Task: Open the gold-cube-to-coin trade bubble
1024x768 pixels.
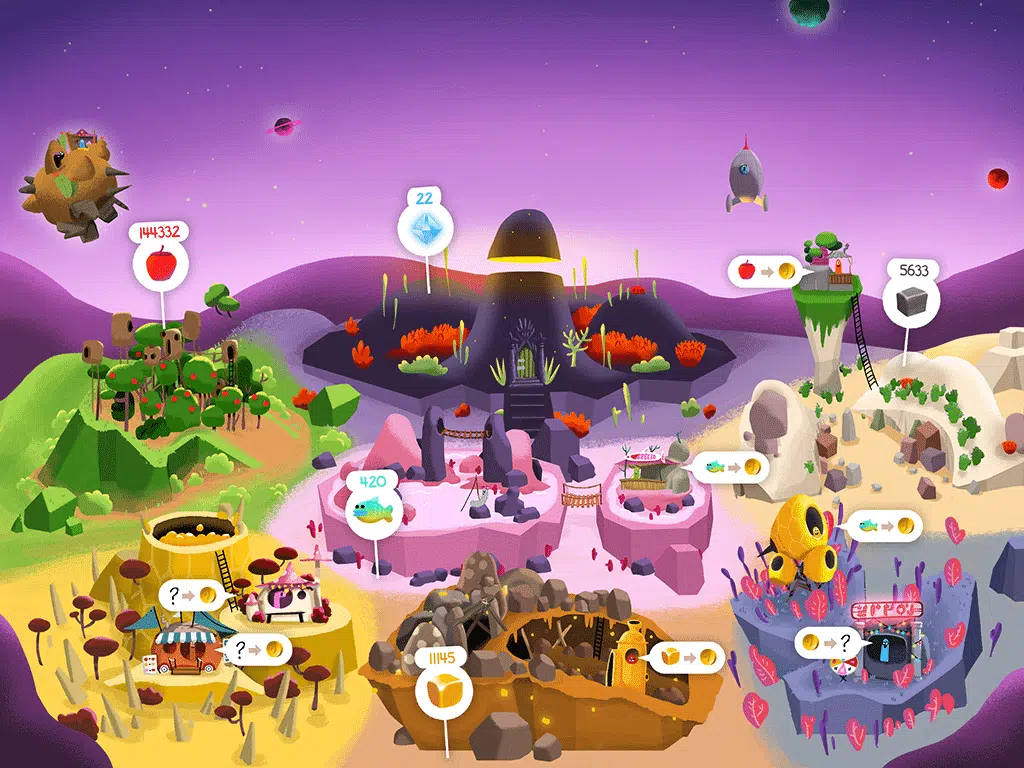Action: click(x=689, y=657)
